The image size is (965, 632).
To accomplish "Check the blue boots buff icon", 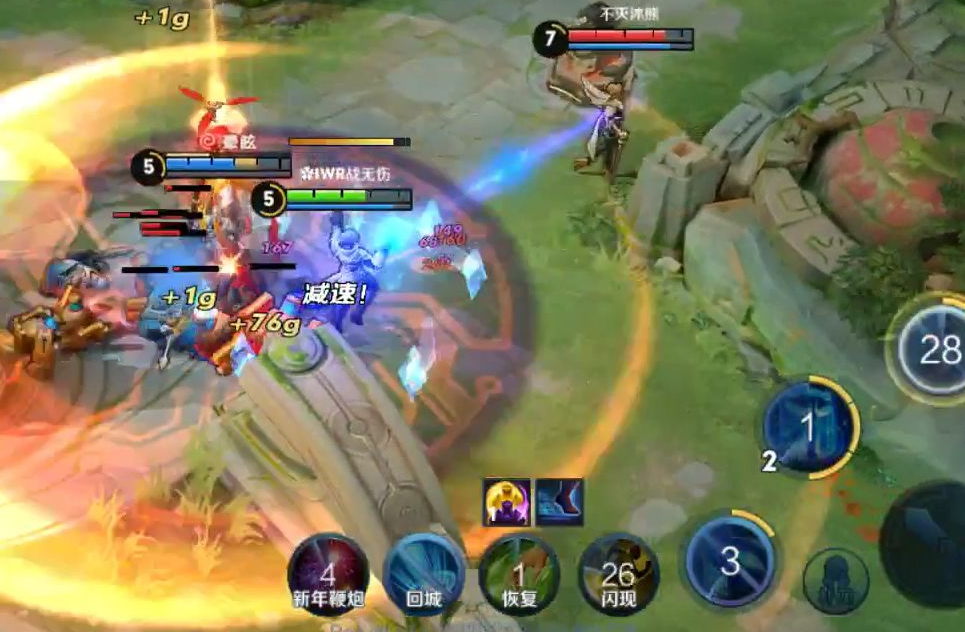I will [x=559, y=502].
